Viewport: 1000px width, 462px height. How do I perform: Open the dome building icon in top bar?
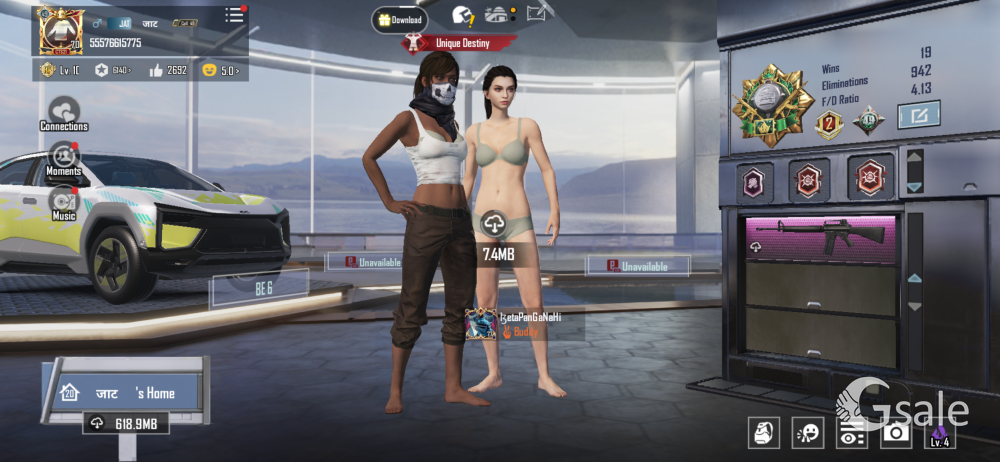[497, 14]
